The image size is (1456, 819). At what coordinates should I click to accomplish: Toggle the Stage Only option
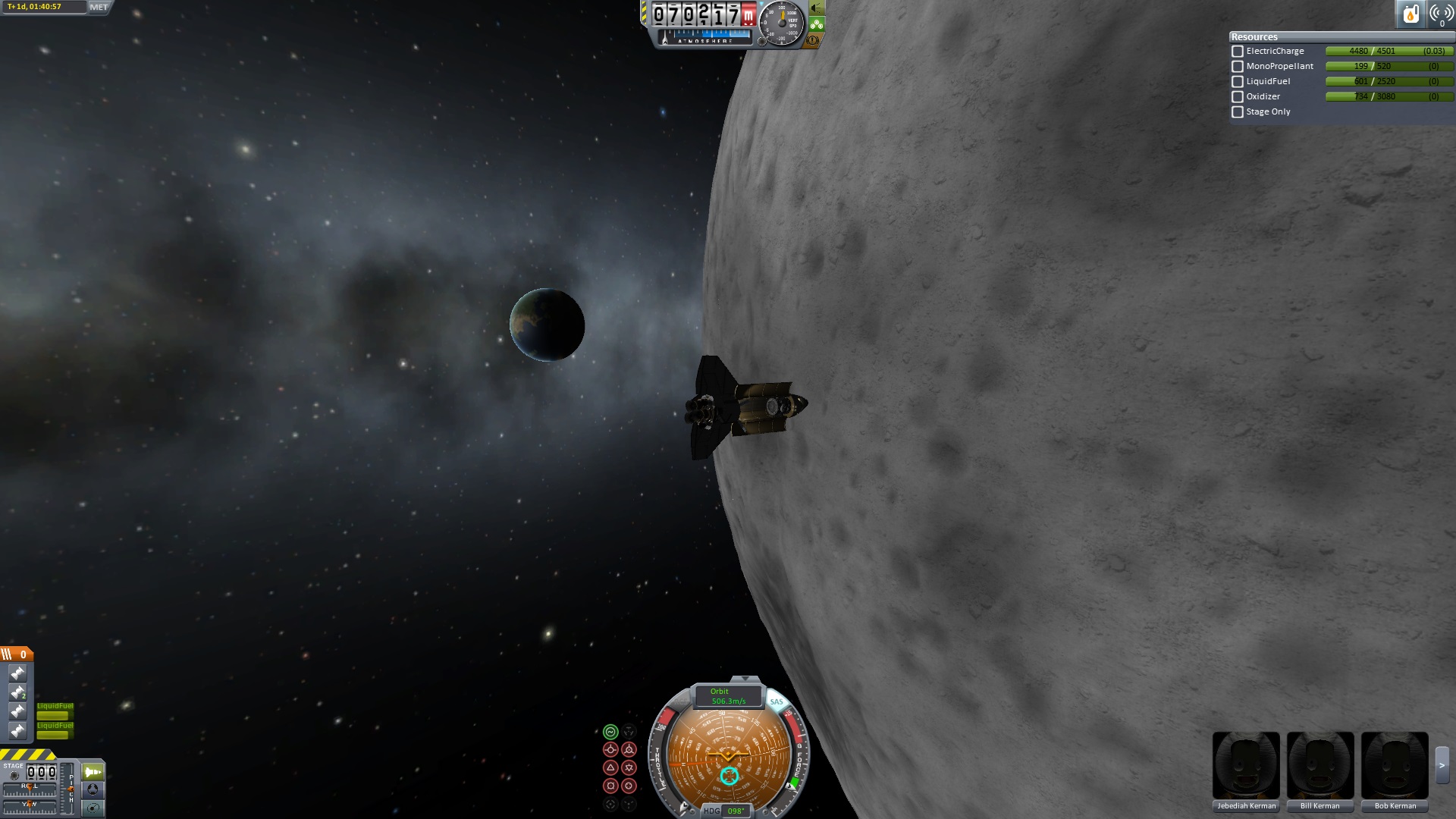pyautogui.click(x=1238, y=112)
